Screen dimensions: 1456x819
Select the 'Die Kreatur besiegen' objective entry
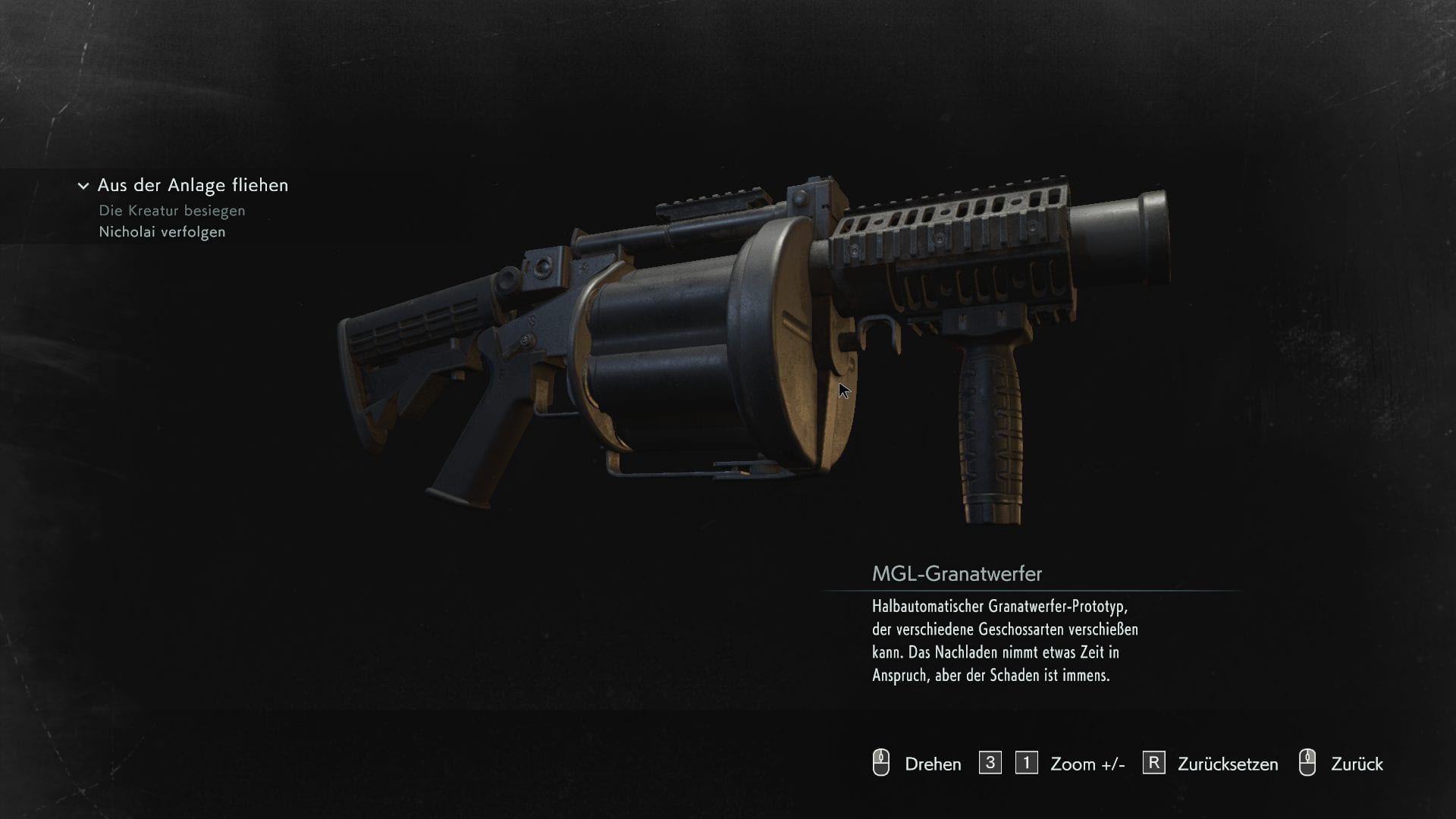click(172, 211)
